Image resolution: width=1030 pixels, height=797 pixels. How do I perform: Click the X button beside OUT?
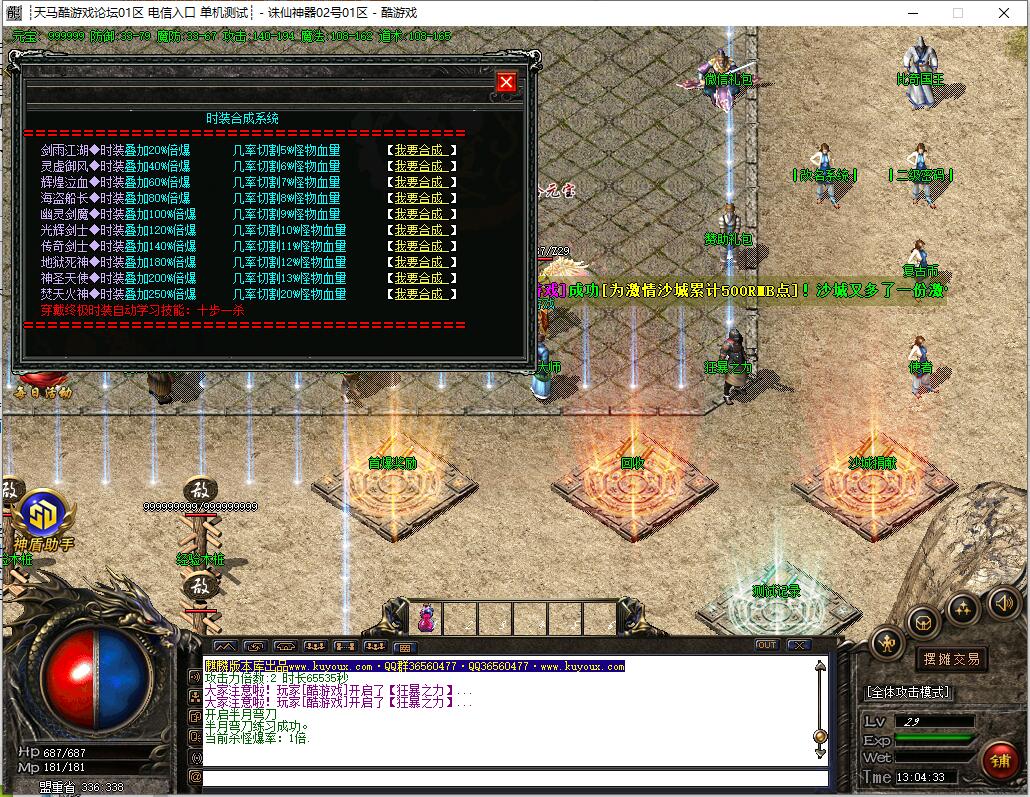tap(798, 645)
